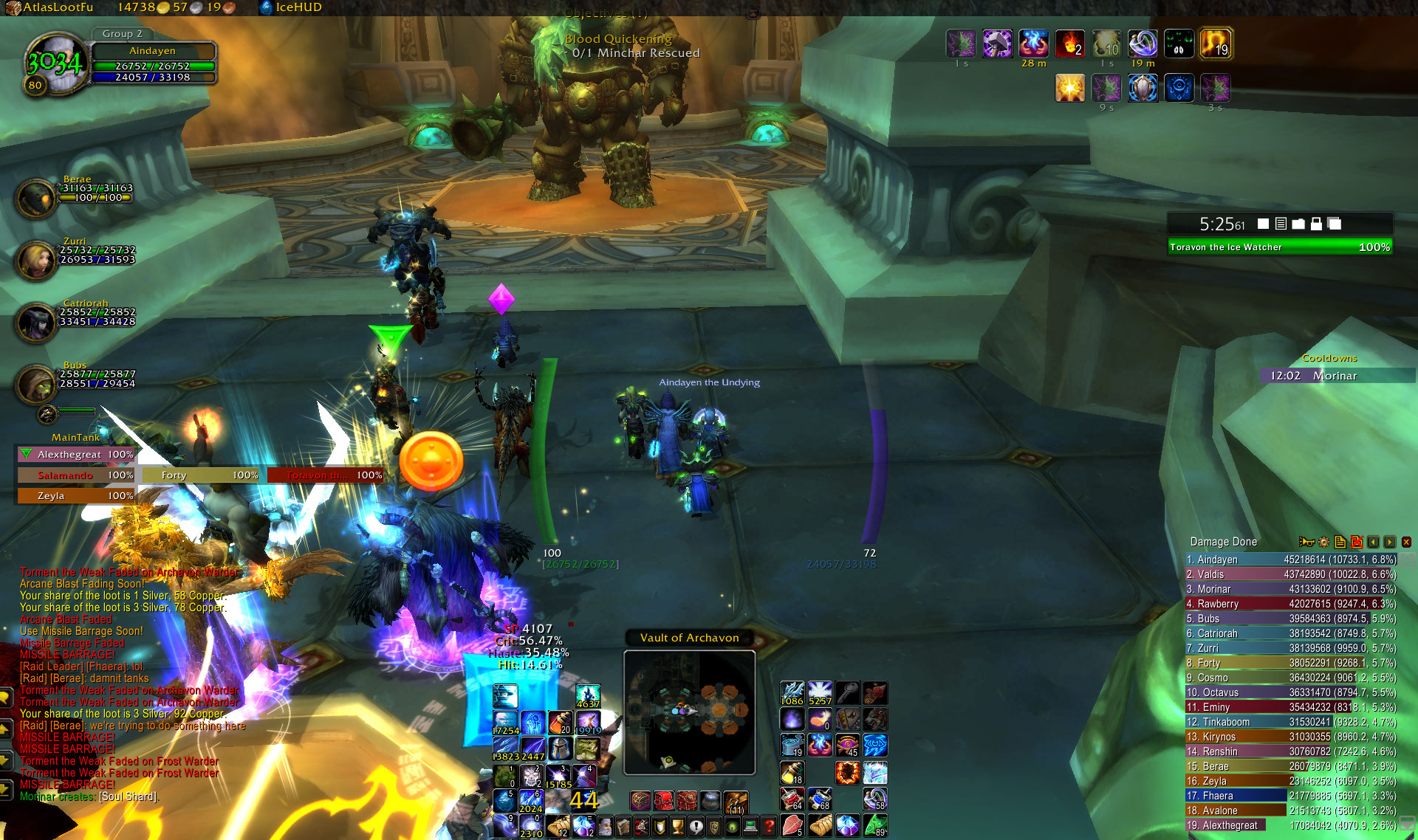The width and height of the screenshot is (1418, 840).
Task: Click the damage meter report horn icon
Action: pos(1306,542)
